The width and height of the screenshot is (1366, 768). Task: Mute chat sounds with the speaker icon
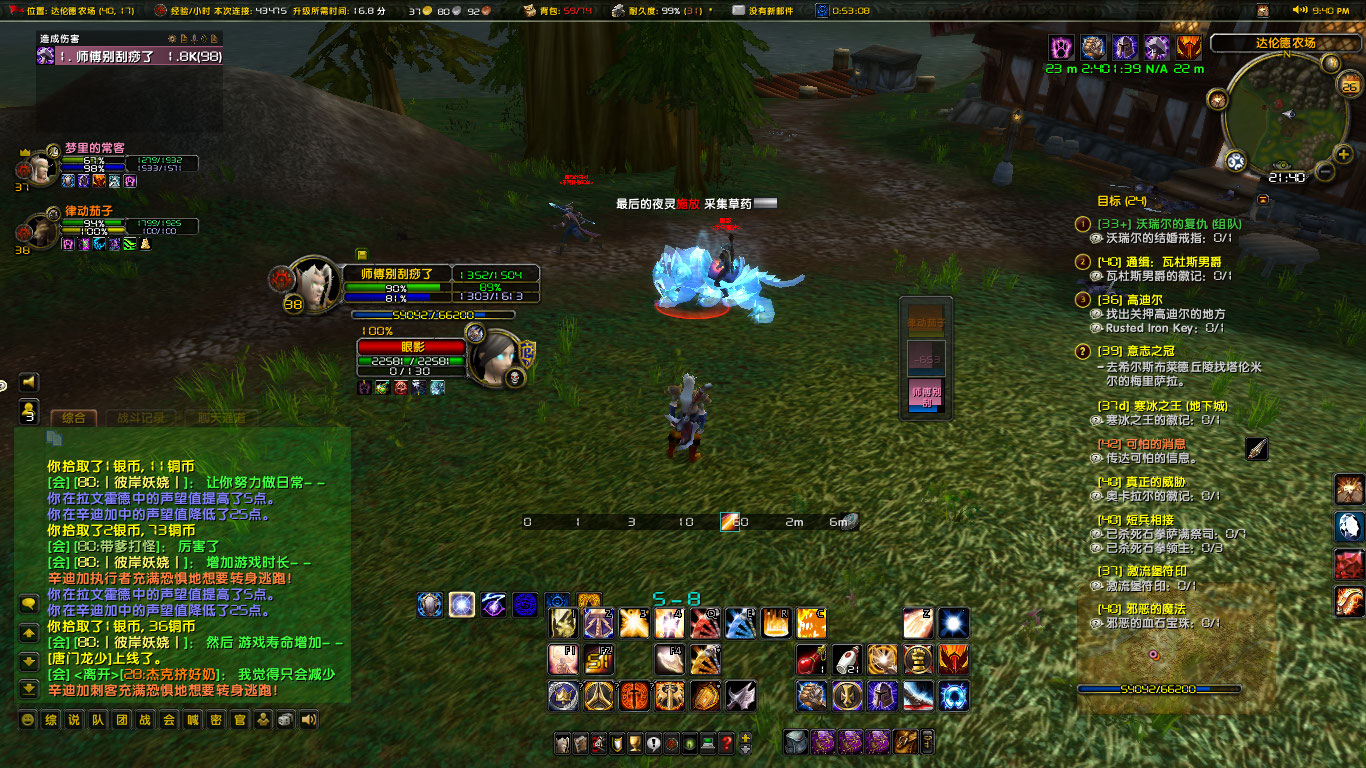pyautogui.click(x=307, y=720)
